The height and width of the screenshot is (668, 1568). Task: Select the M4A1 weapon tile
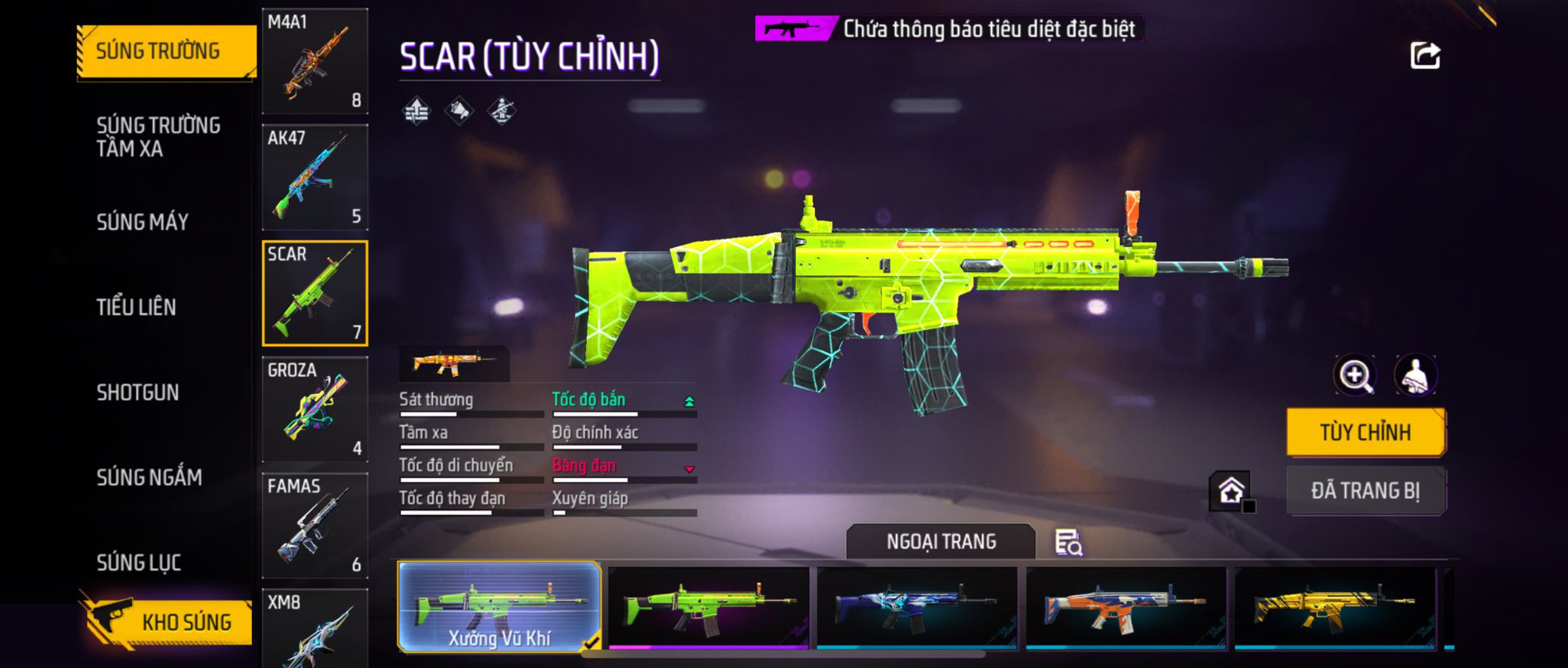point(315,61)
